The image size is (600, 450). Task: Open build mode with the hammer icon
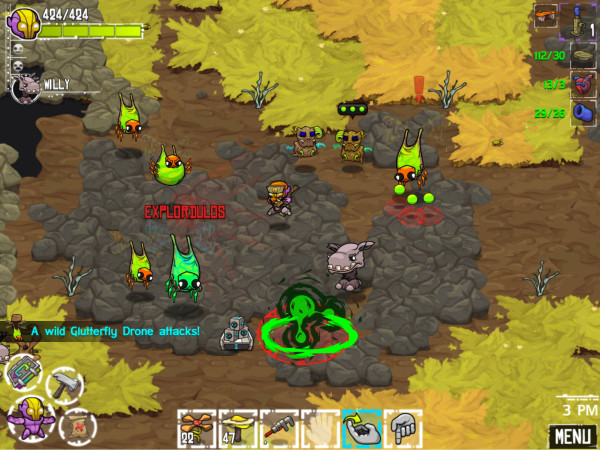(64, 383)
